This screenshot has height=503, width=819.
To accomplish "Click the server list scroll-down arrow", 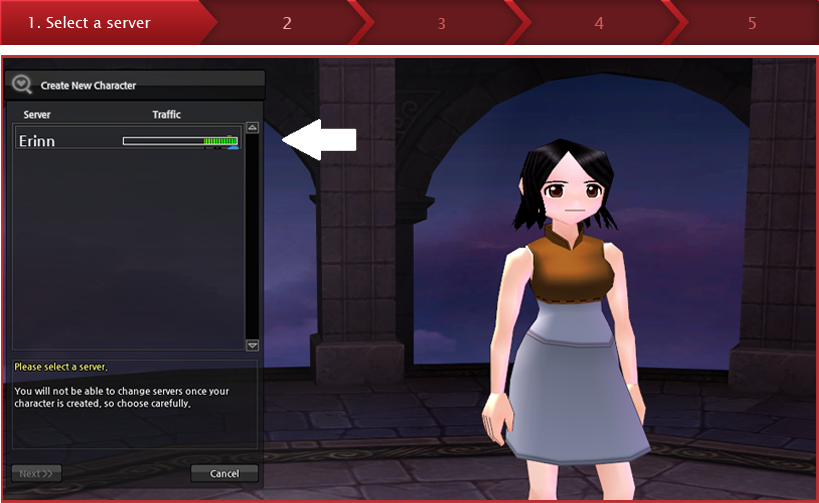I will [x=252, y=345].
